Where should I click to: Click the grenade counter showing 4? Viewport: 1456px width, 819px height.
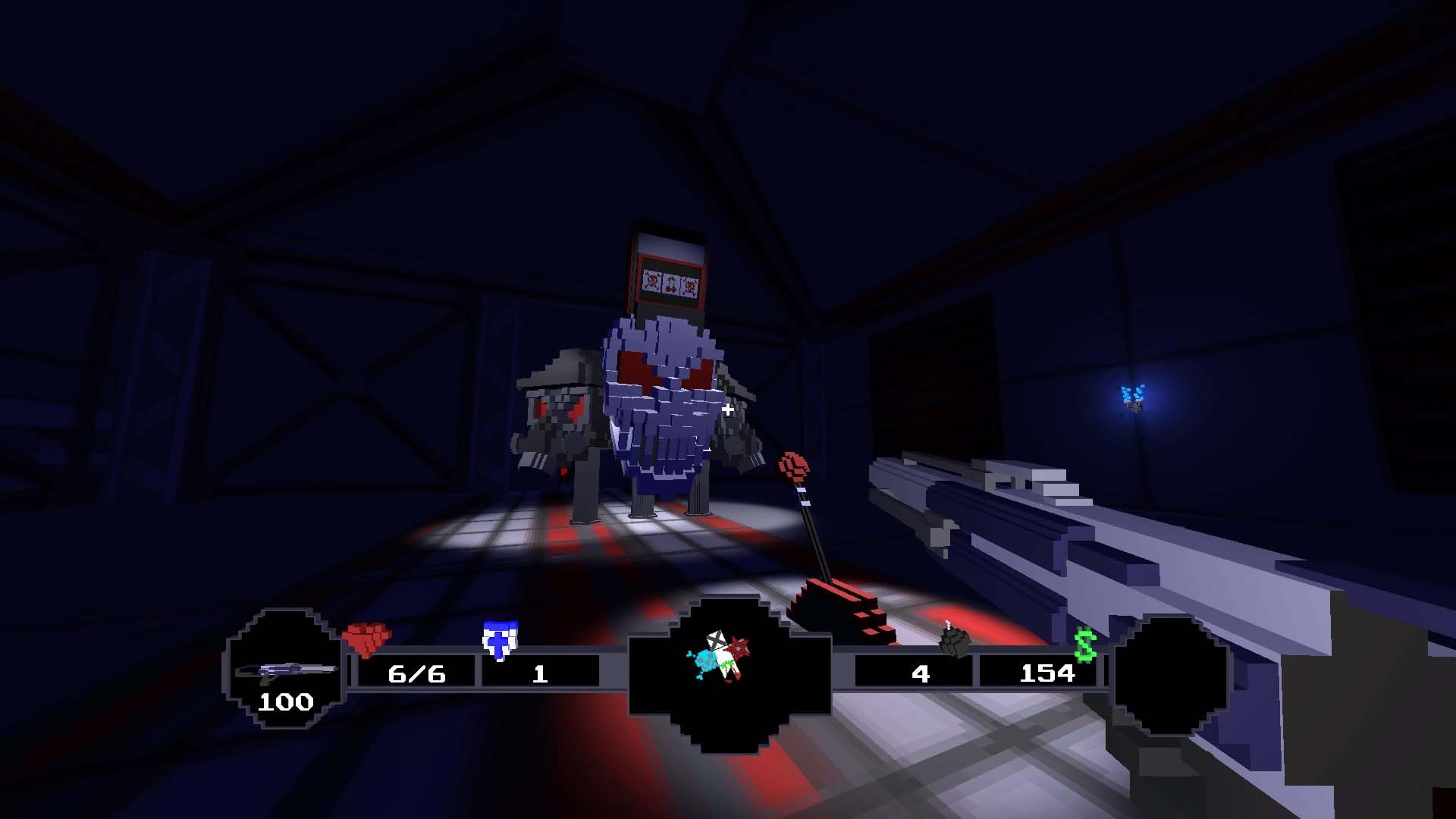(x=920, y=674)
